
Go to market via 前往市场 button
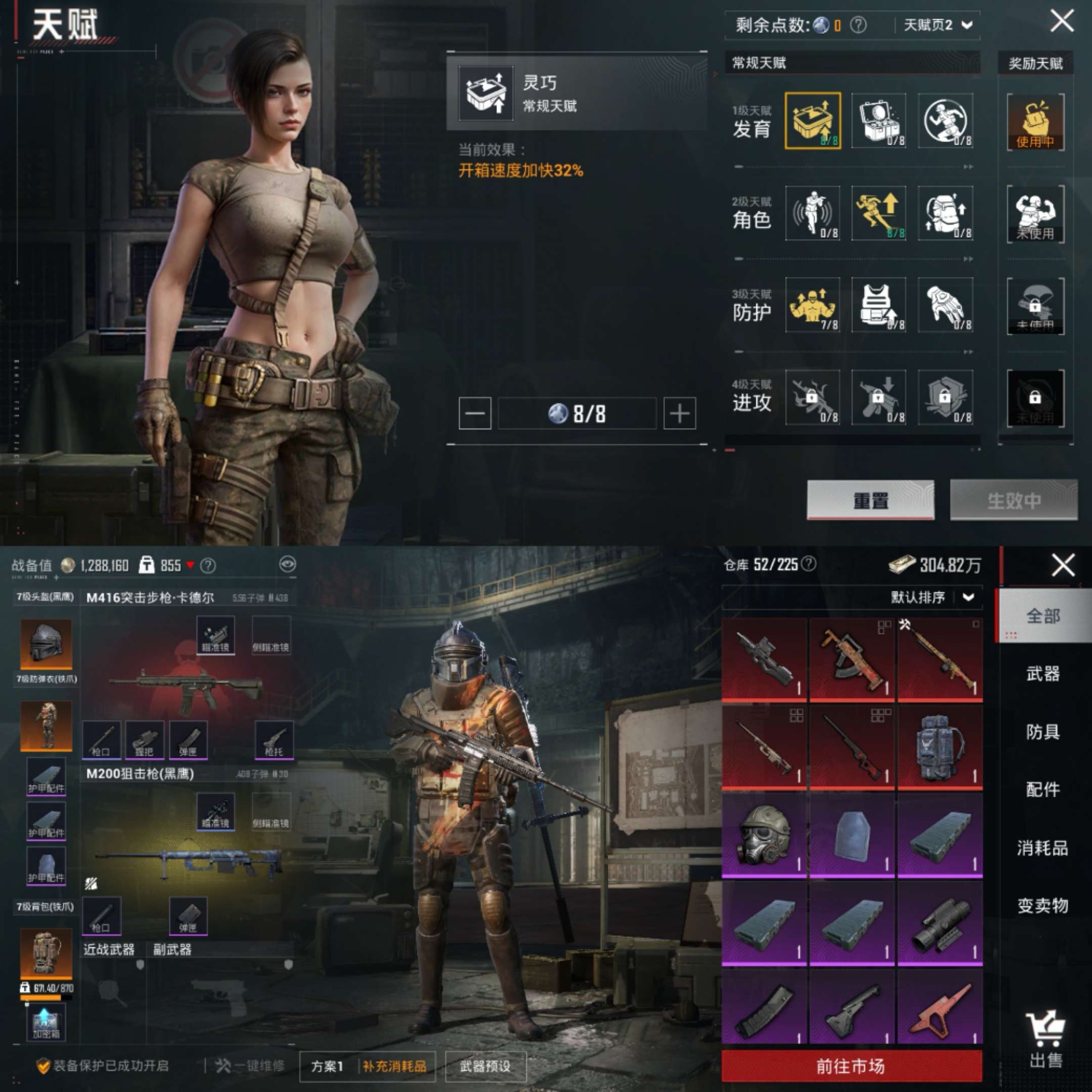(x=851, y=1066)
